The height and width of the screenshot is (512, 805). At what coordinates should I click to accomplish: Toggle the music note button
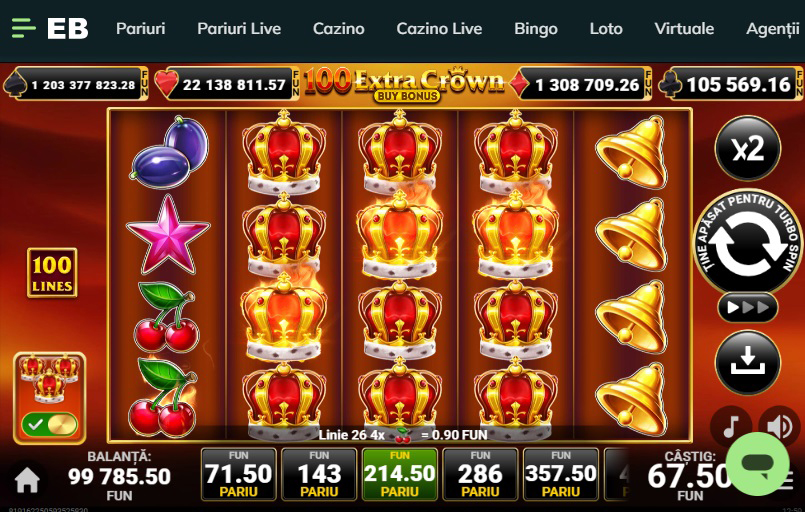[731, 425]
